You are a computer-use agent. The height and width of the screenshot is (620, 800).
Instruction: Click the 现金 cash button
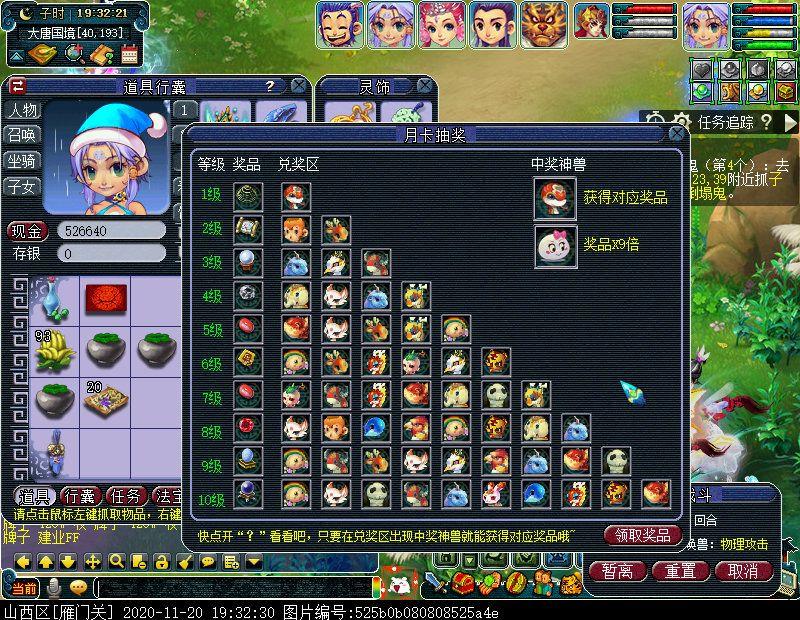coord(27,230)
